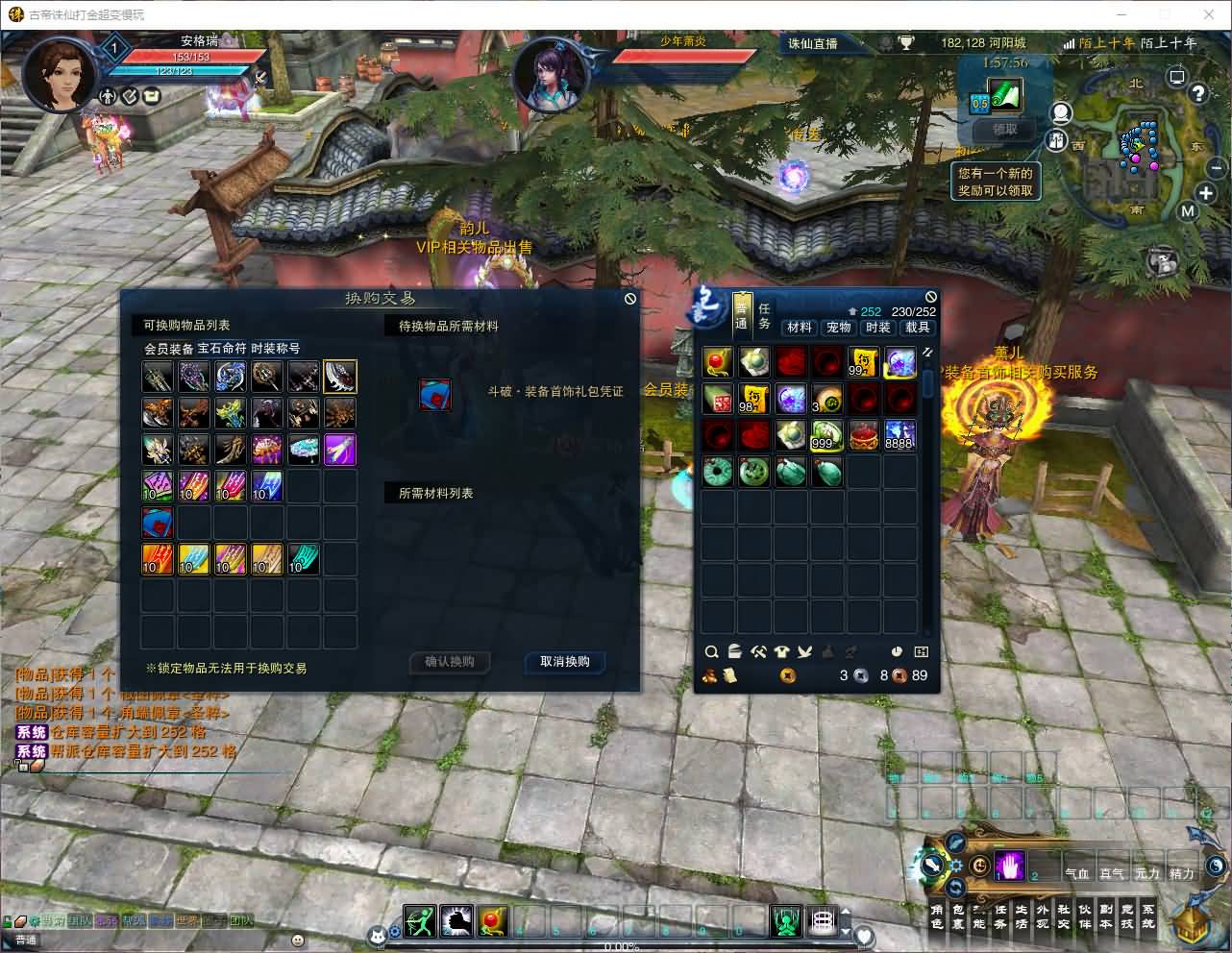Click the 外观 appearance icon on the bottom bar

pos(1043,916)
